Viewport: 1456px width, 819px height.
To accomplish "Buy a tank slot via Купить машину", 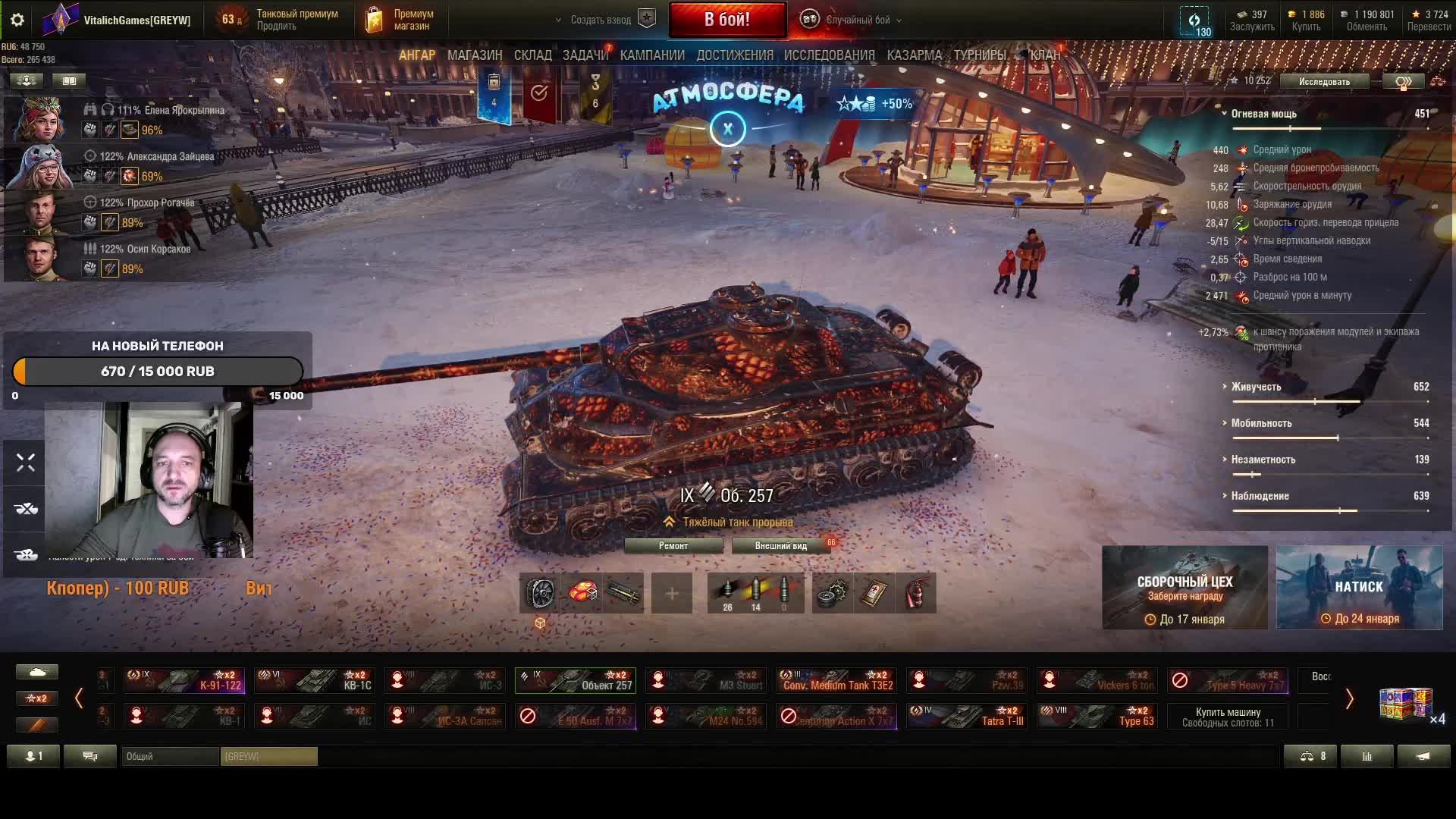I will 1228,717.
